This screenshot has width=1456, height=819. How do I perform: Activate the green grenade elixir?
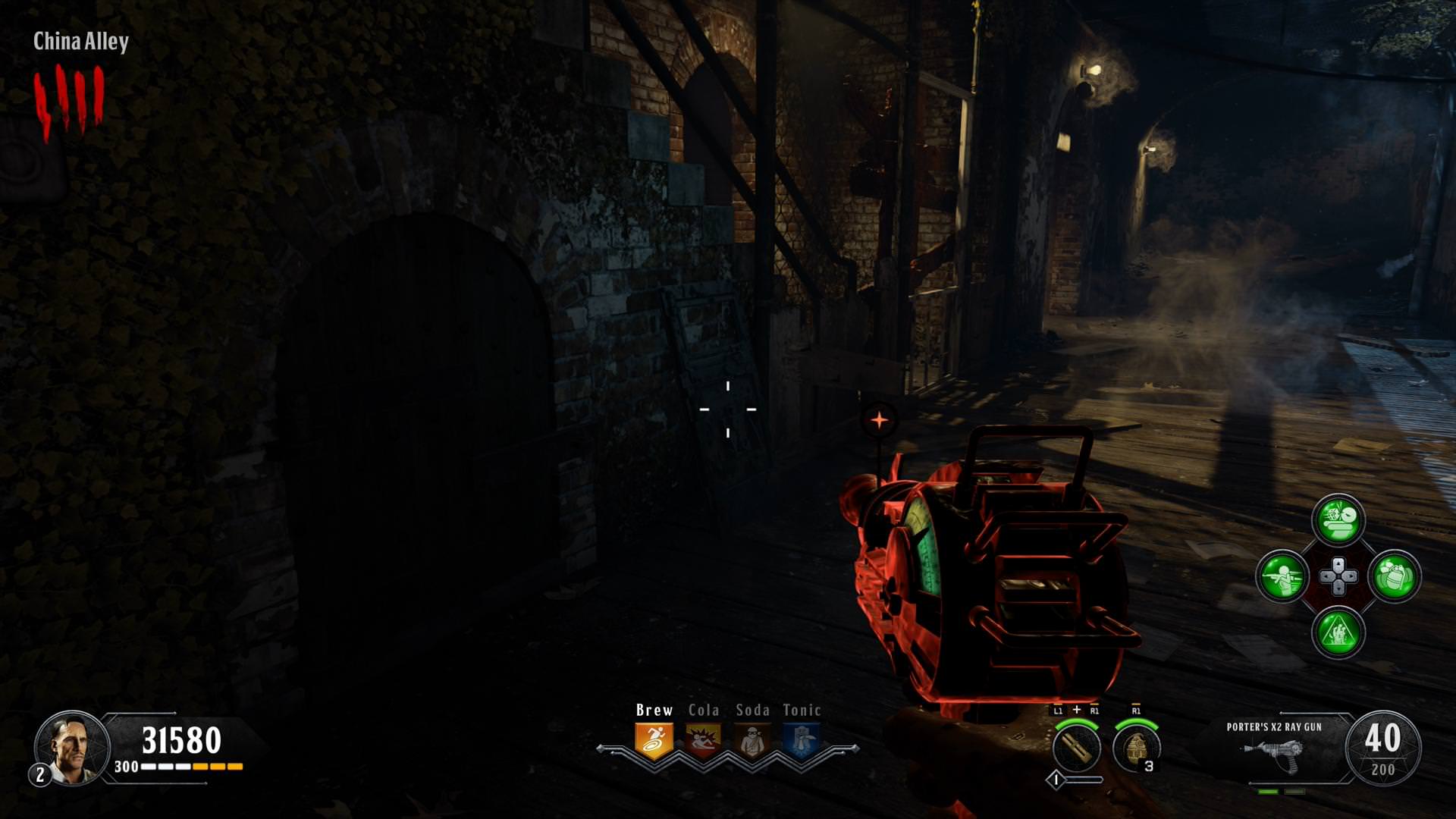click(x=1395, y=576)
